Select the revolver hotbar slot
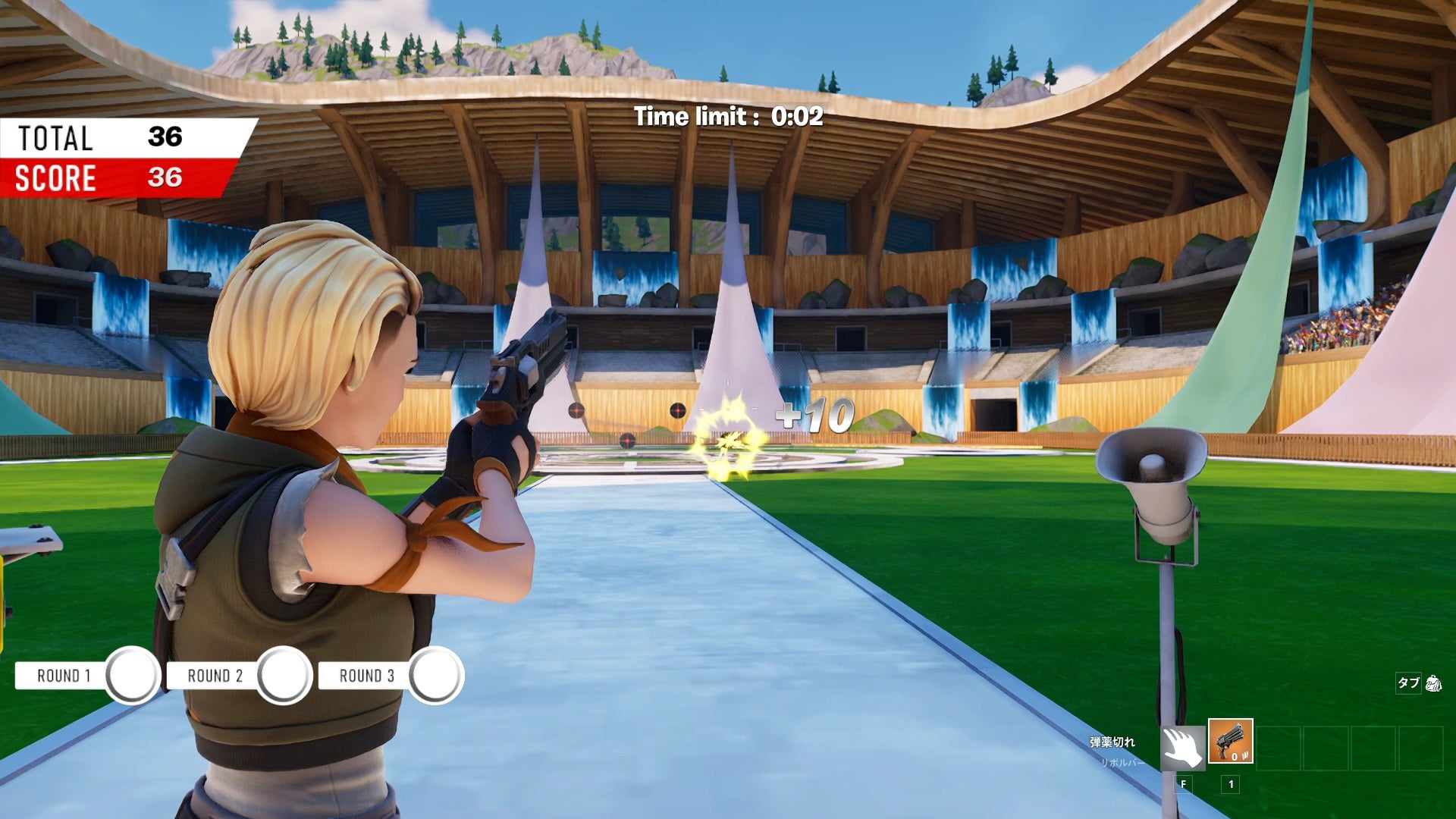 point(1230,742)
